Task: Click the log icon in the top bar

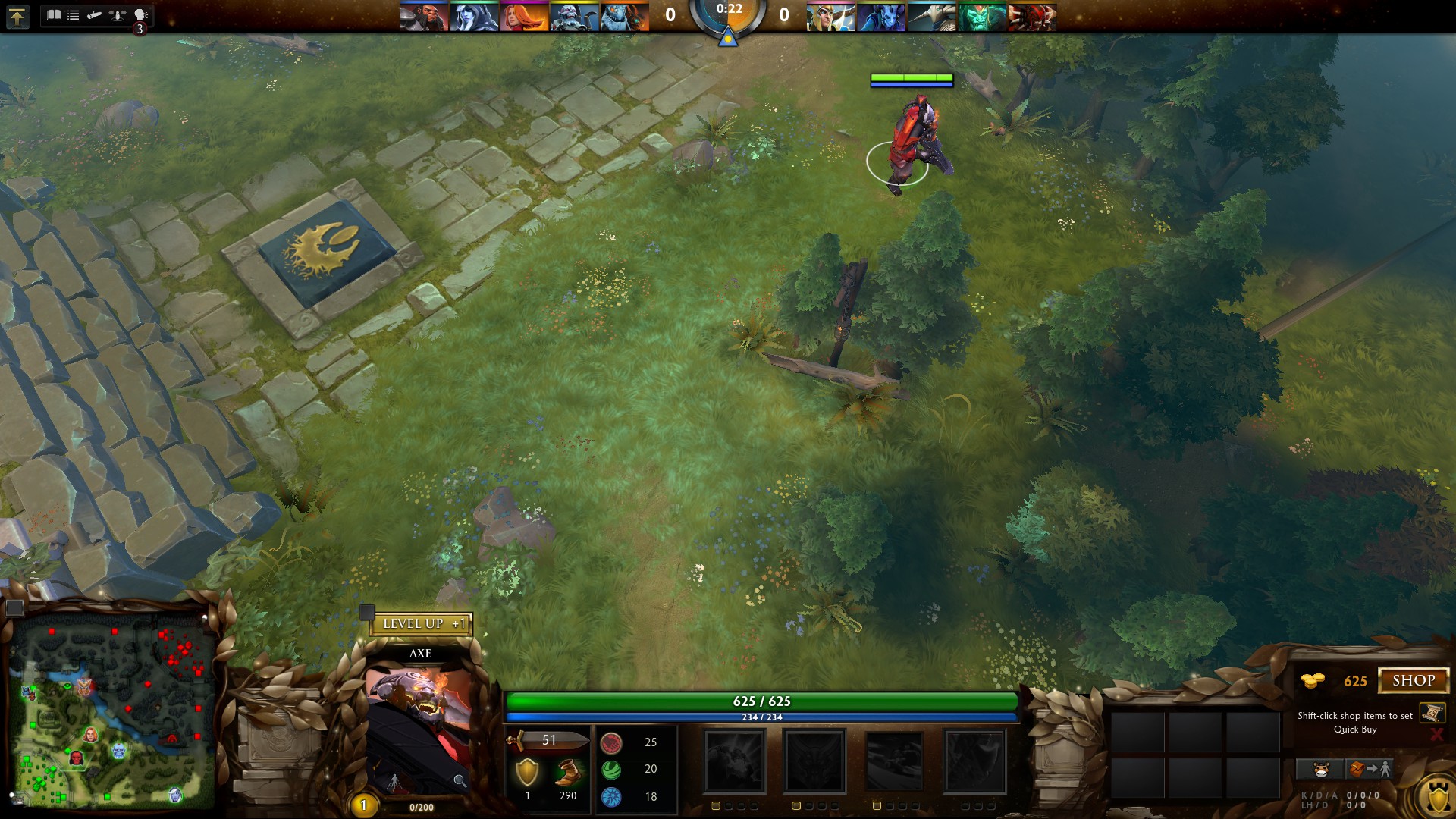Action: click(x=94, y=14)
